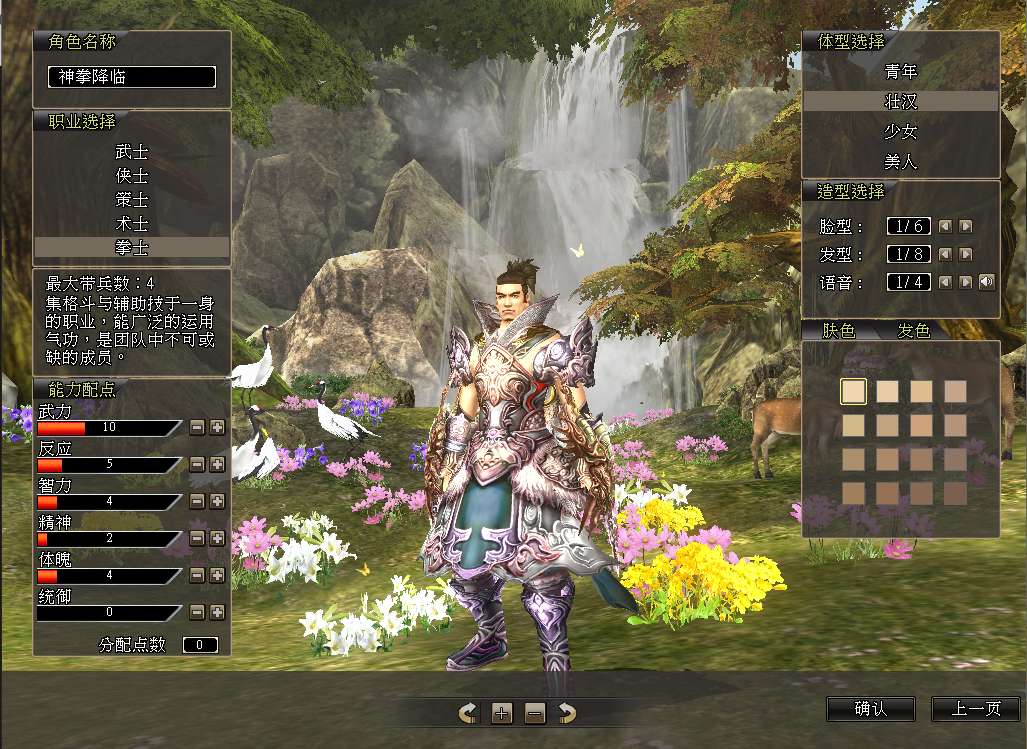Screen dimensions: 1027x749
Task: Pick the 美人 body type
Action: click(900, 161)
